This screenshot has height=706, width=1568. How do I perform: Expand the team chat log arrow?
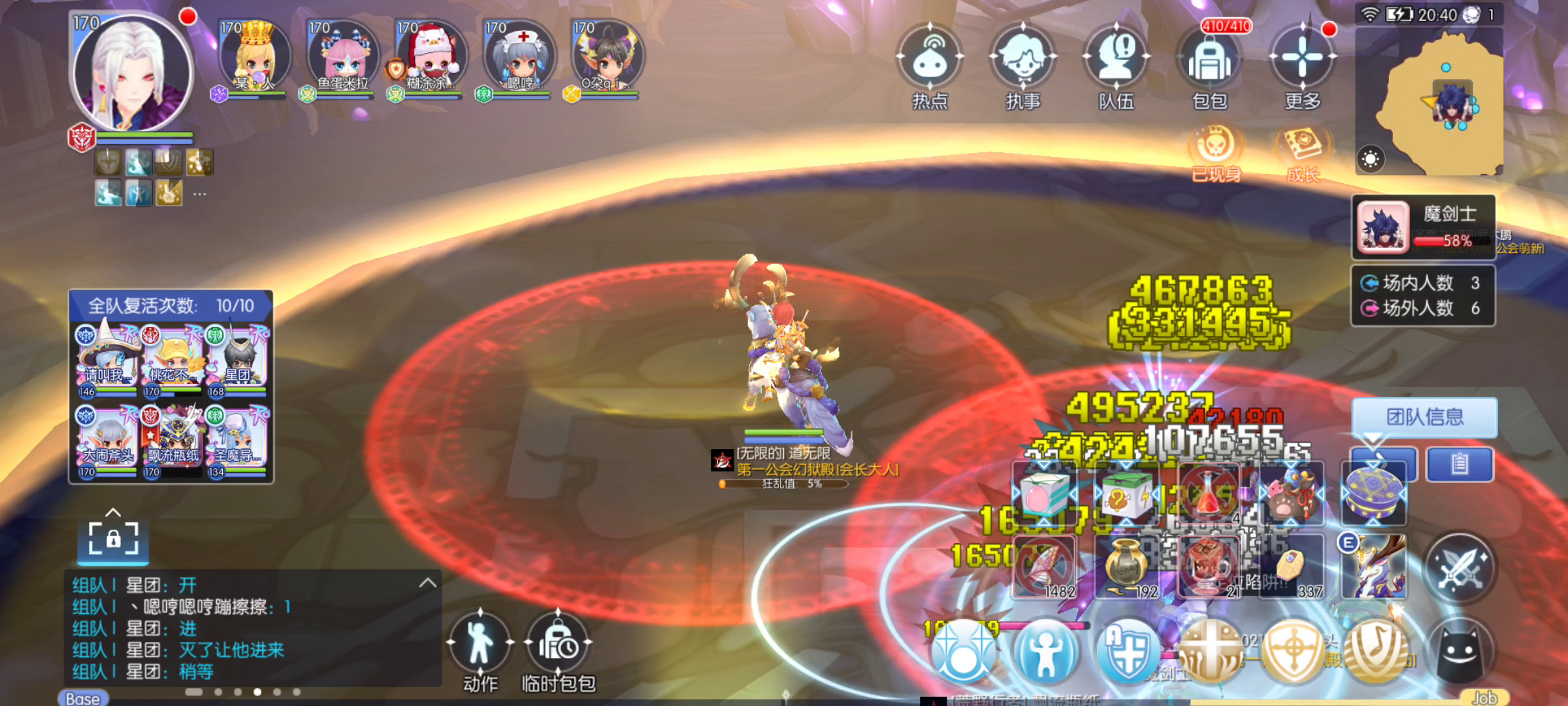tap(428, 582)
